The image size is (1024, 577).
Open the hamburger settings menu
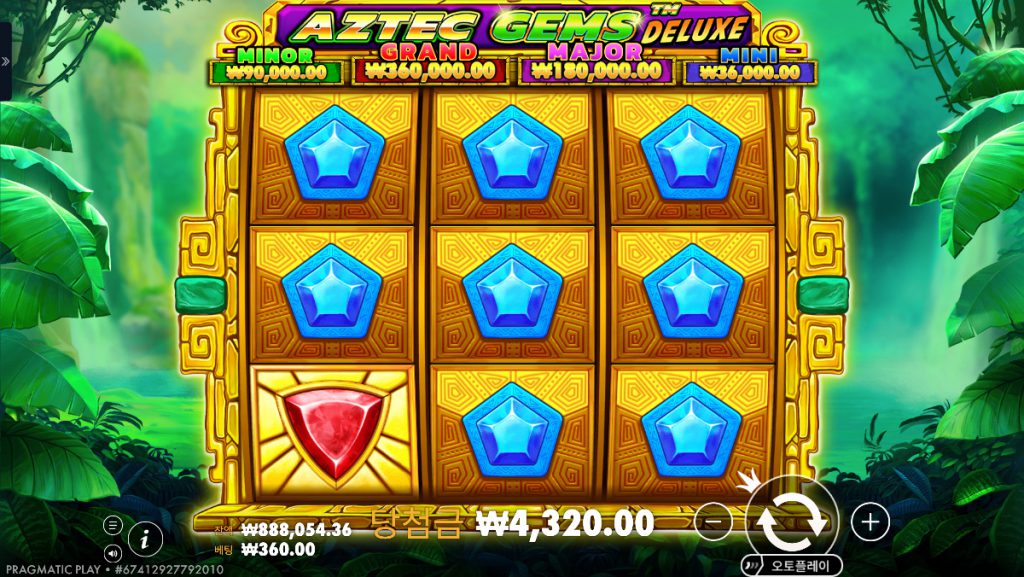tap(113, 525)
